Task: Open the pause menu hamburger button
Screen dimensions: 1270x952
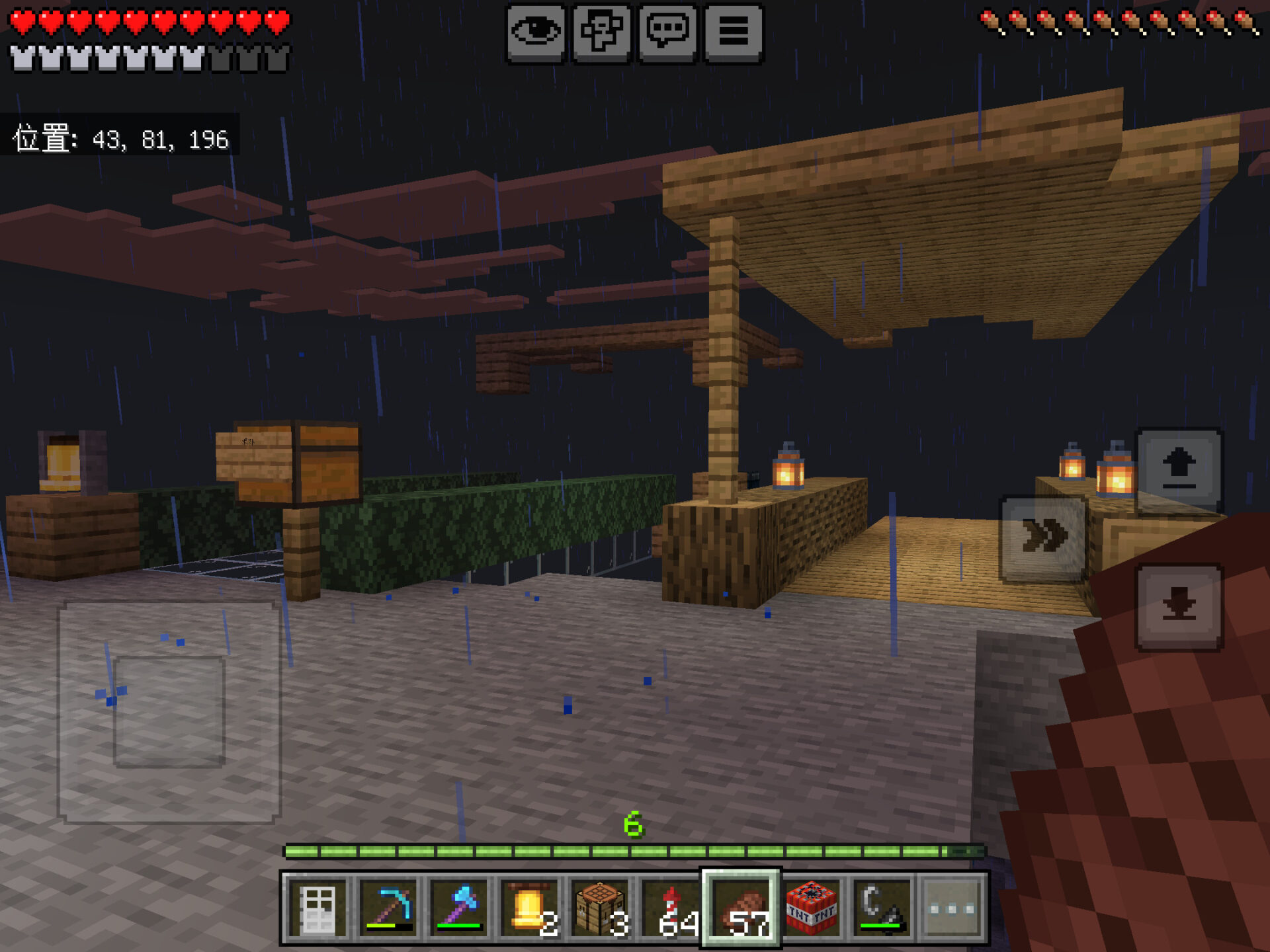Action: point(734,33)
